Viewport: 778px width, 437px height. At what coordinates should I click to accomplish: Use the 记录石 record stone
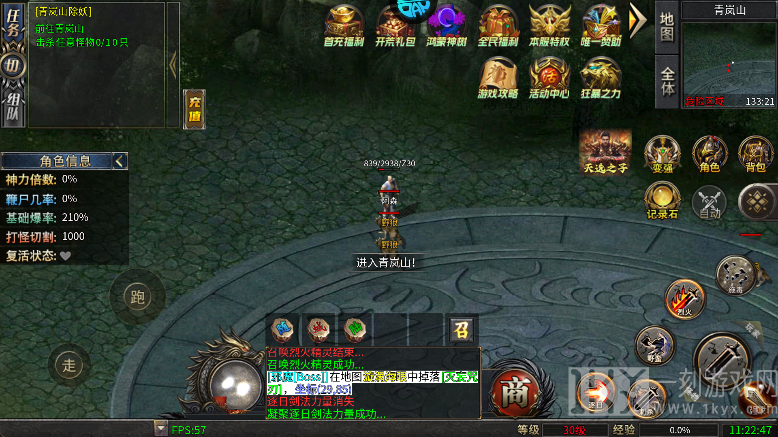click(663, 199)
